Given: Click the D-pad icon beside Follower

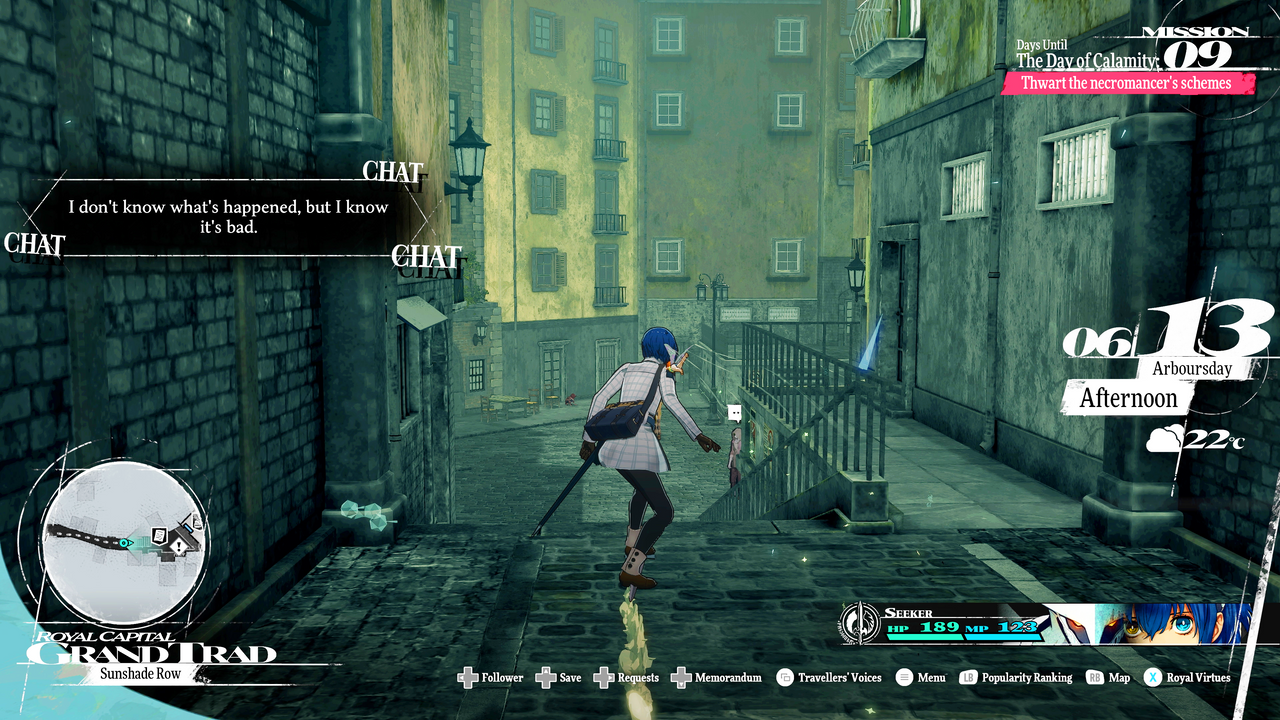Looking at the screenshot, I should pyautogui.click(x=468, y=677).
